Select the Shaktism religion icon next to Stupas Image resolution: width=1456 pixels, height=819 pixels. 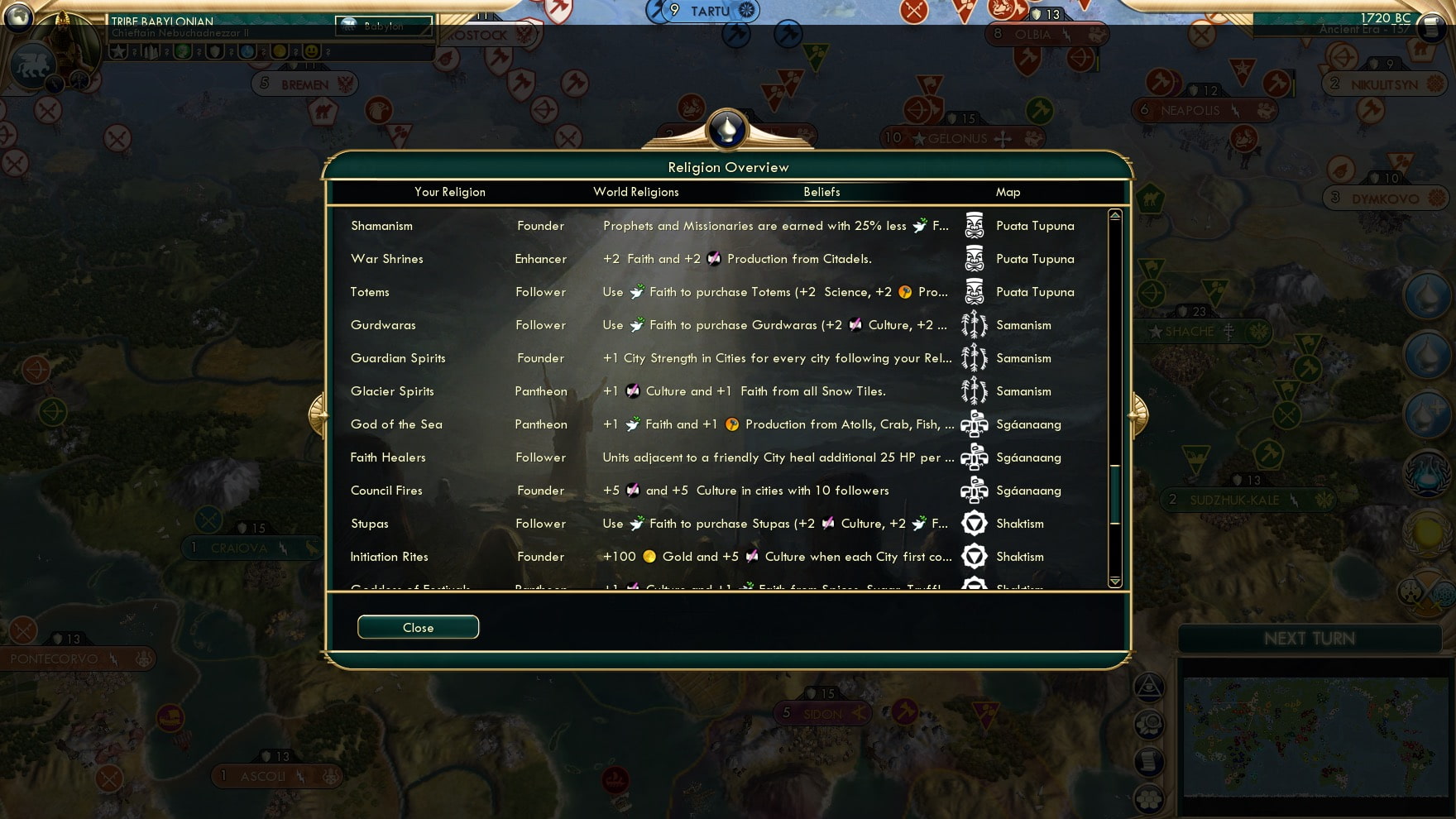[x=975, y=523]
